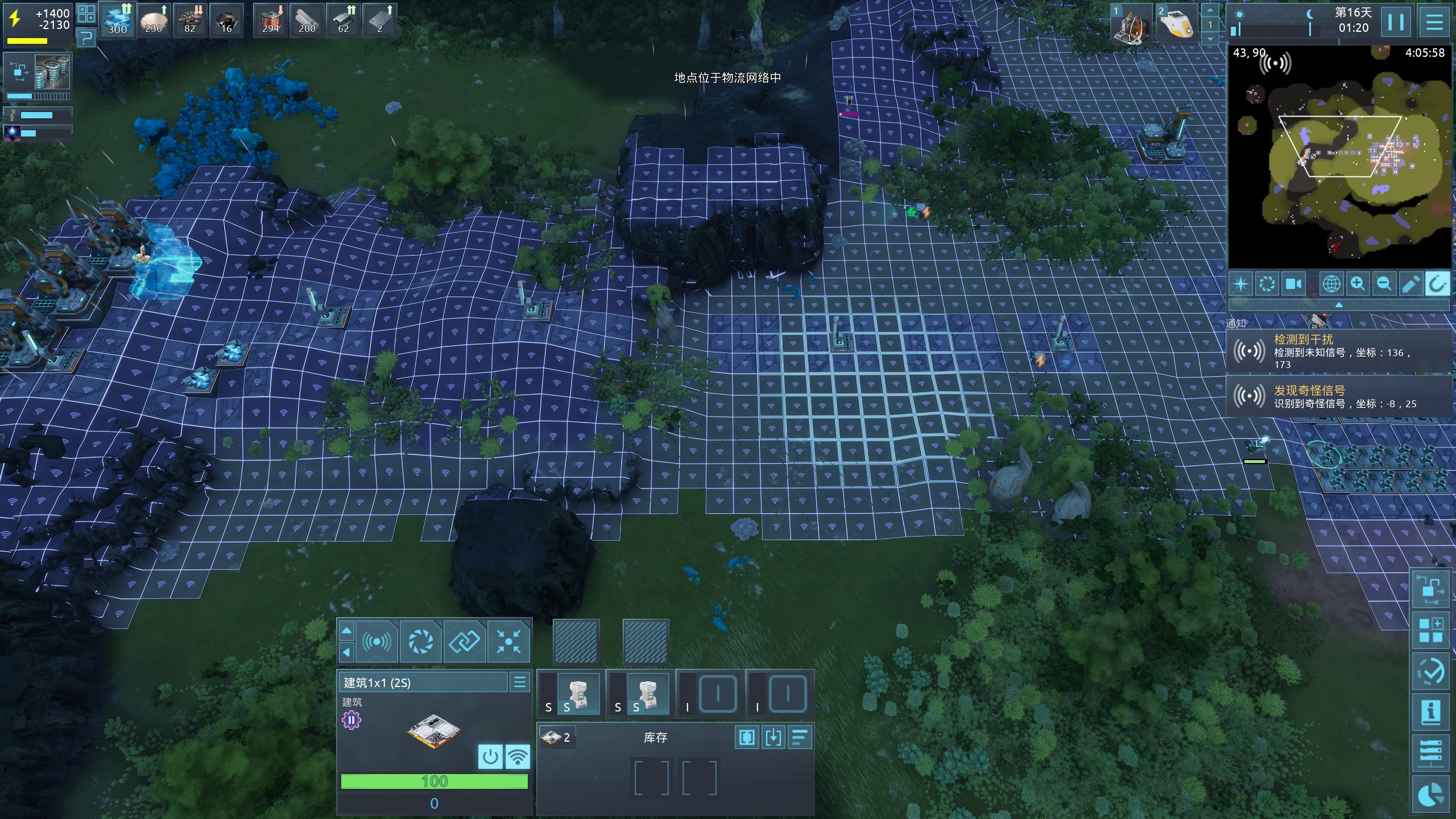Pause the game with the pause button

[x=1395, y=22]
